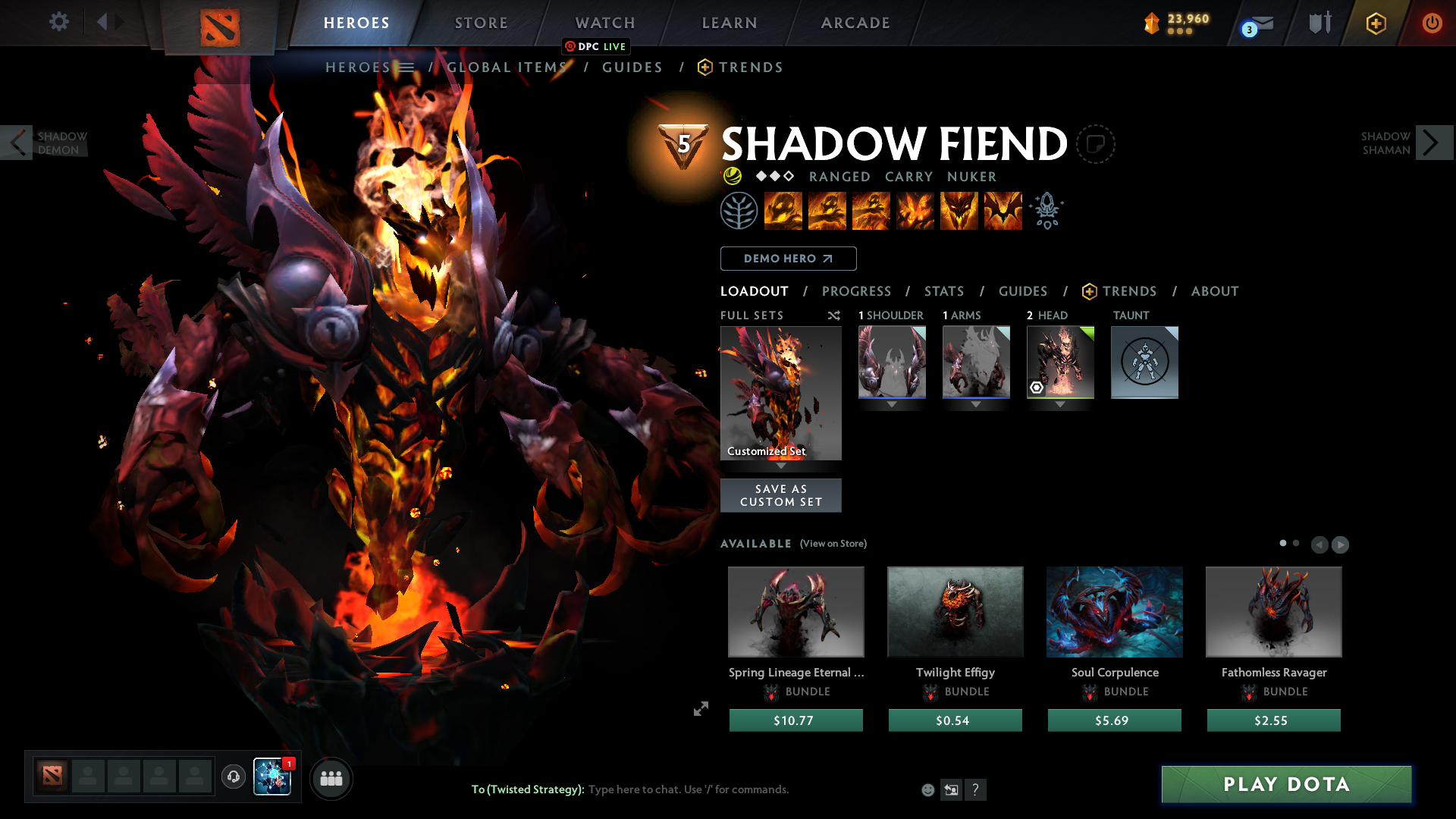
Task: Select the first Shadowraze ability icon
Action: [x=783, y=211]
